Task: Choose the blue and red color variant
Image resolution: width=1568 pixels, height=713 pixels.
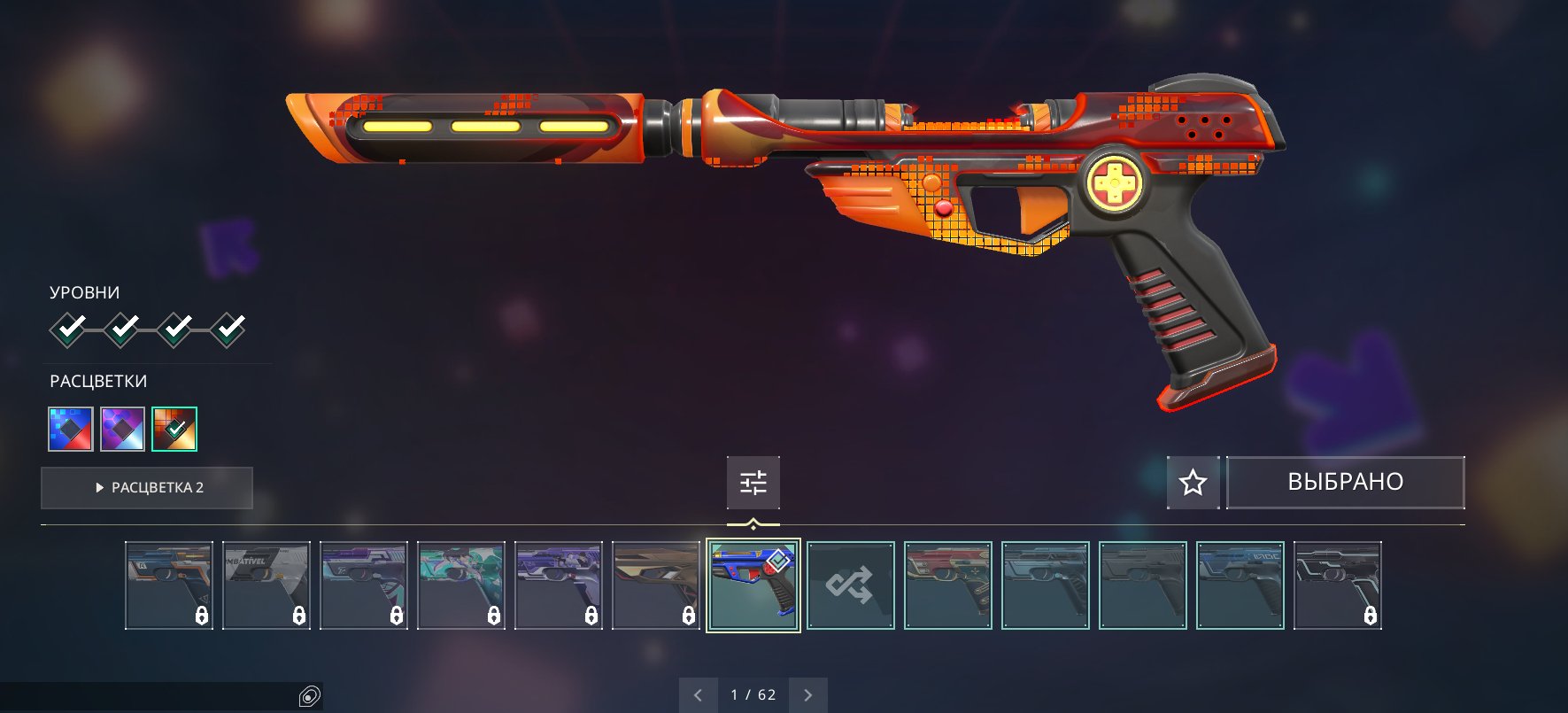Action: (71, 429)
